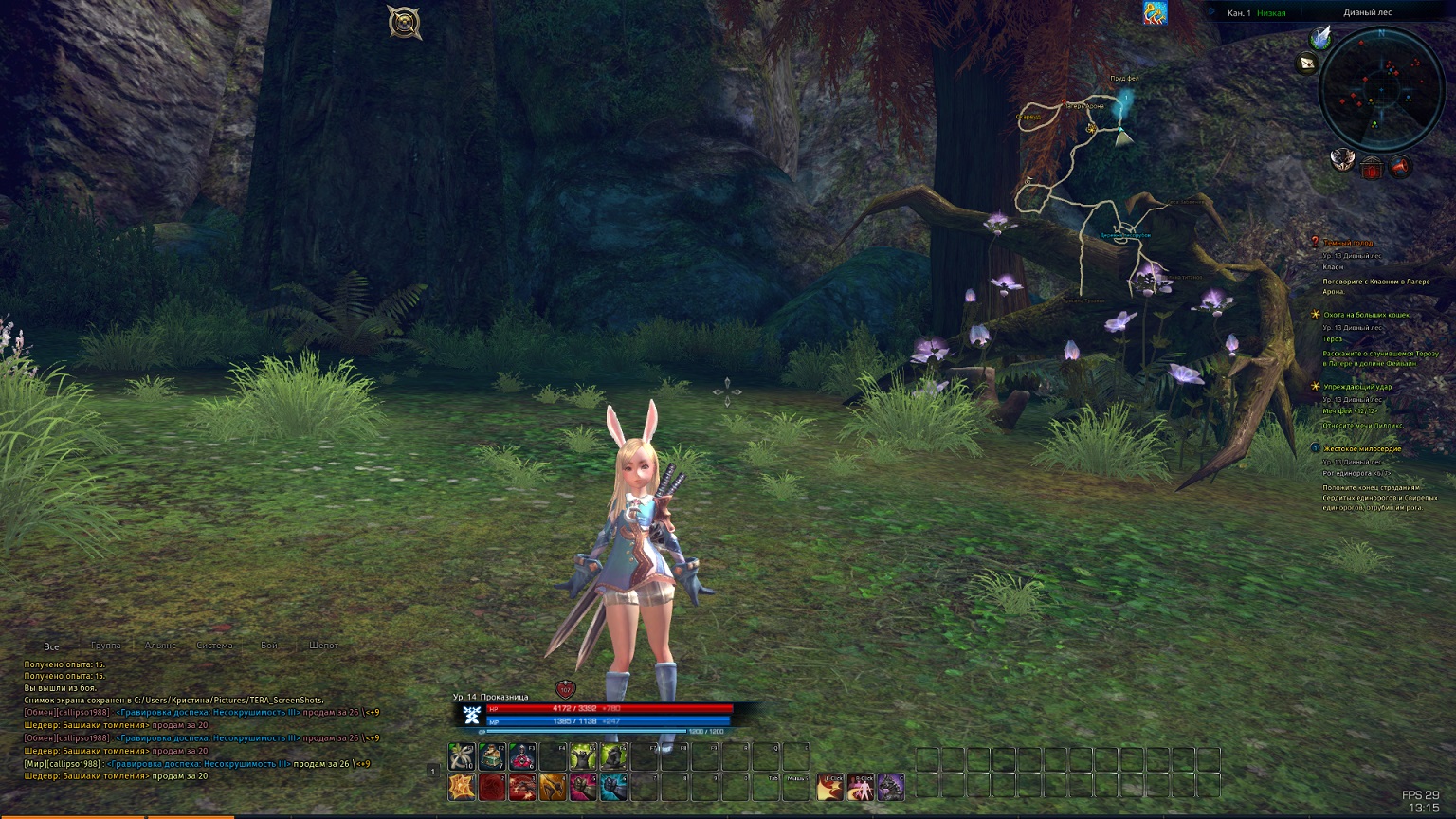This screenshot has width=1456, height=819.
Task: Switch to the Шепот chat tab
Action: pos(323,646)
